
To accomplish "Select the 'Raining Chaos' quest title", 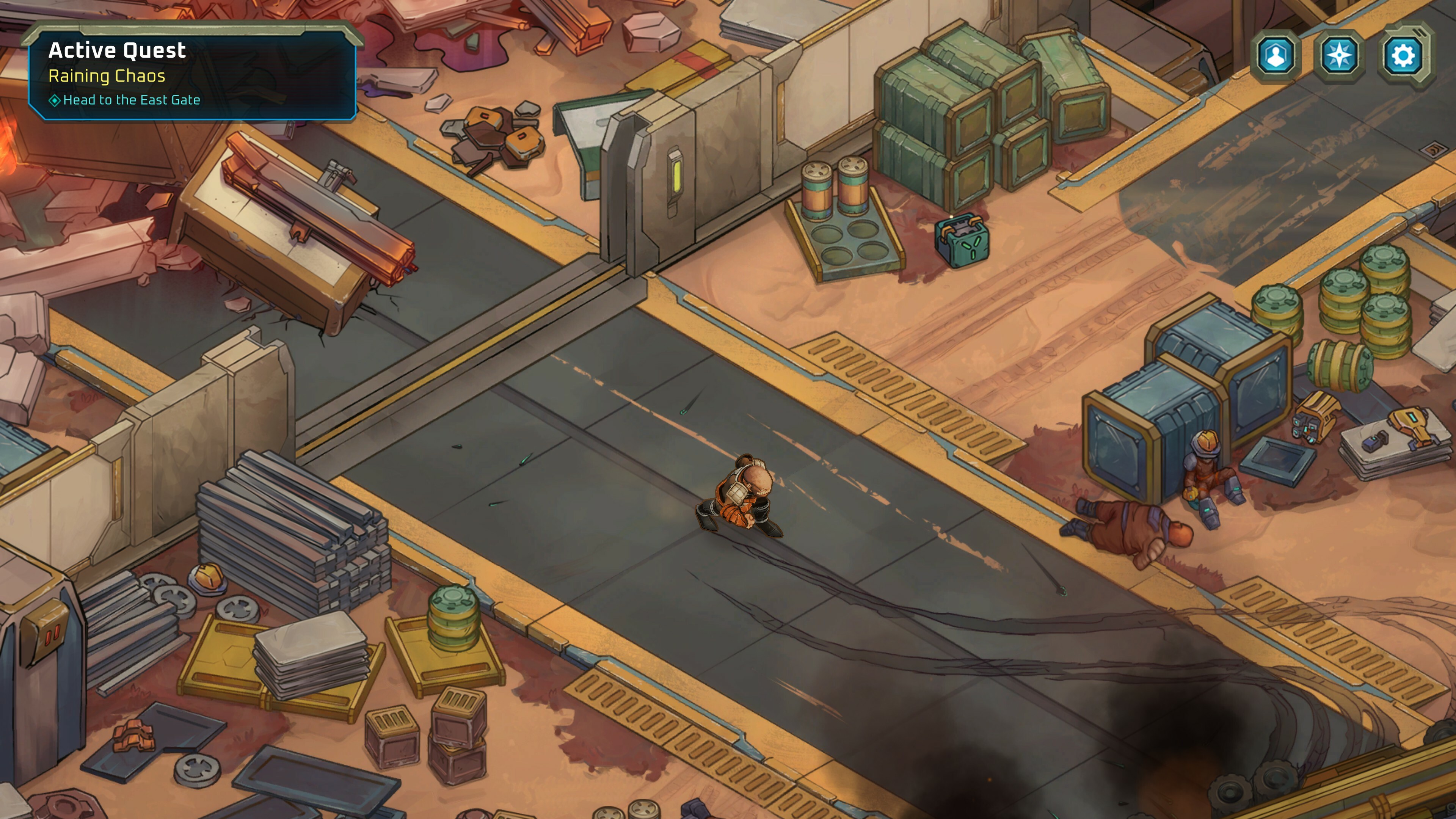I will 107,77.
